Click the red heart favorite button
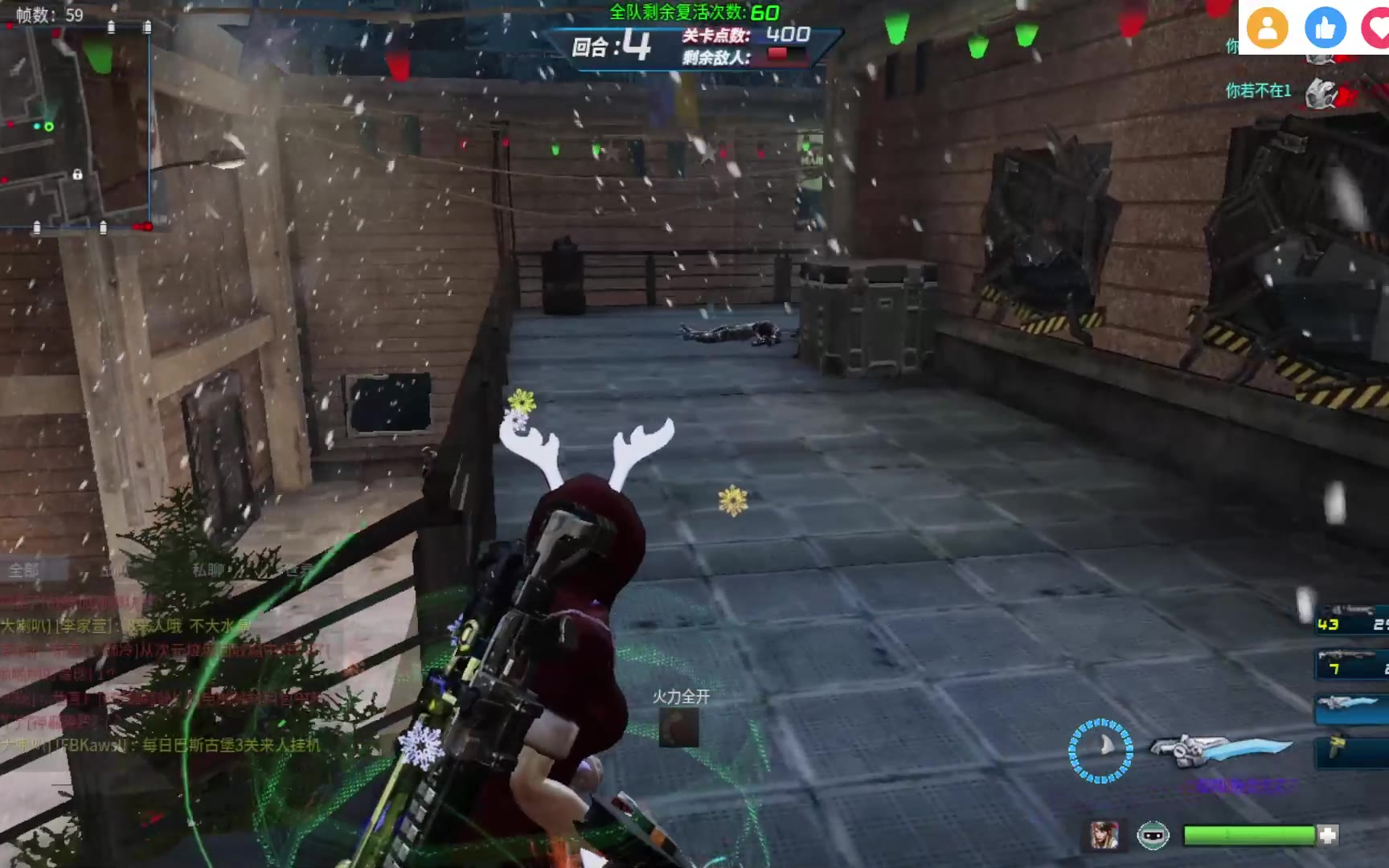Image resolution: width=1389 pixels, height=868 pixels. [x=1376, y=27]
